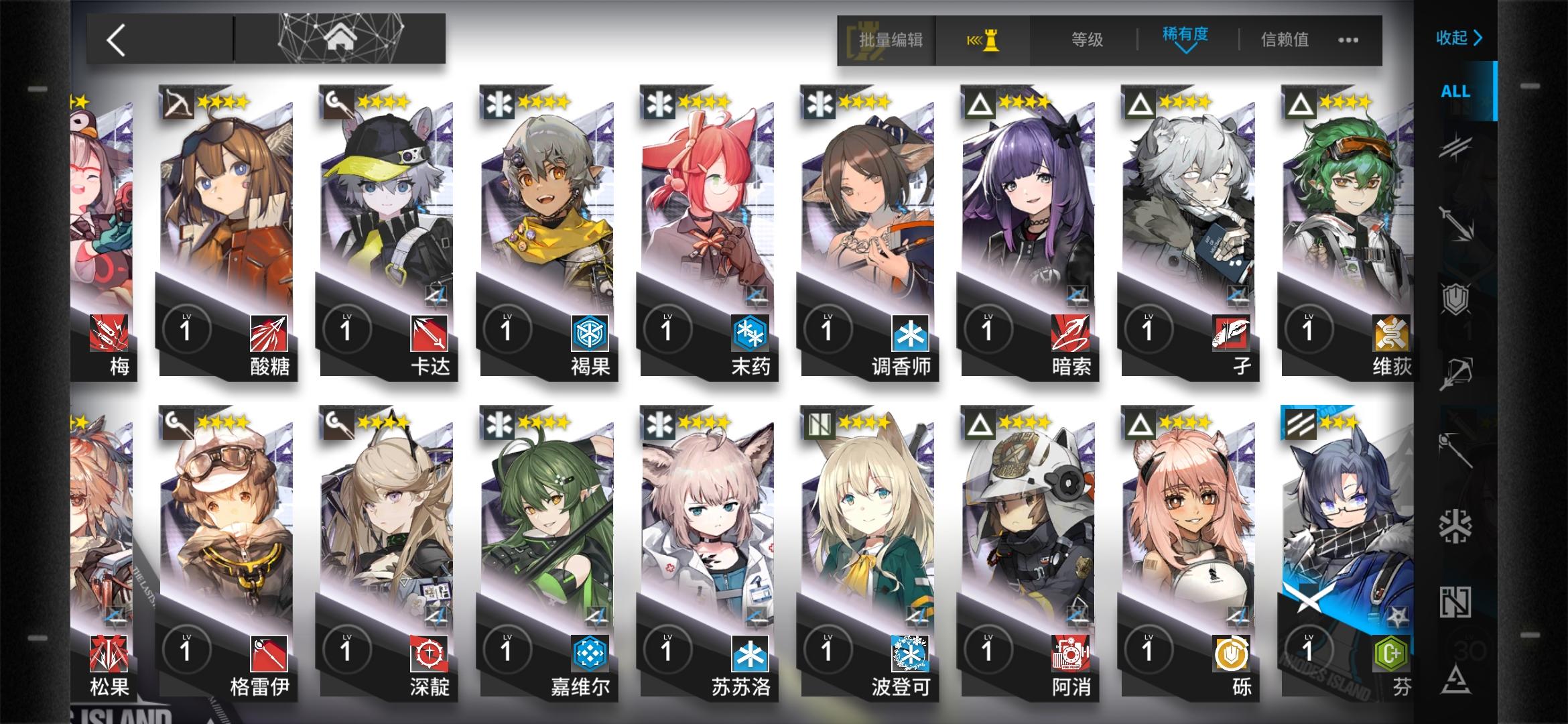Click the yellow rook default-sort icon
1568x724 pixels.
[x=982, y=40]
